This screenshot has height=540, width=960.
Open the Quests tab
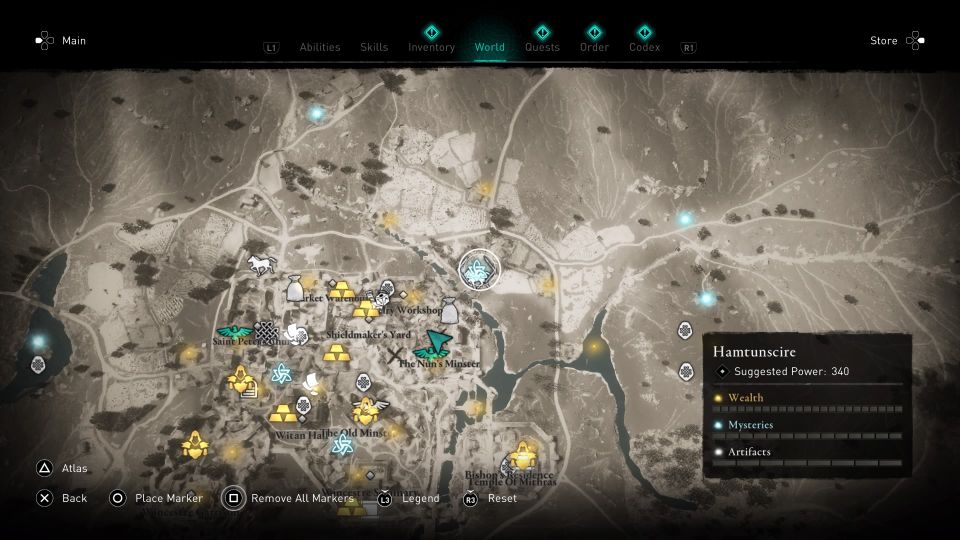pos(542,47)
